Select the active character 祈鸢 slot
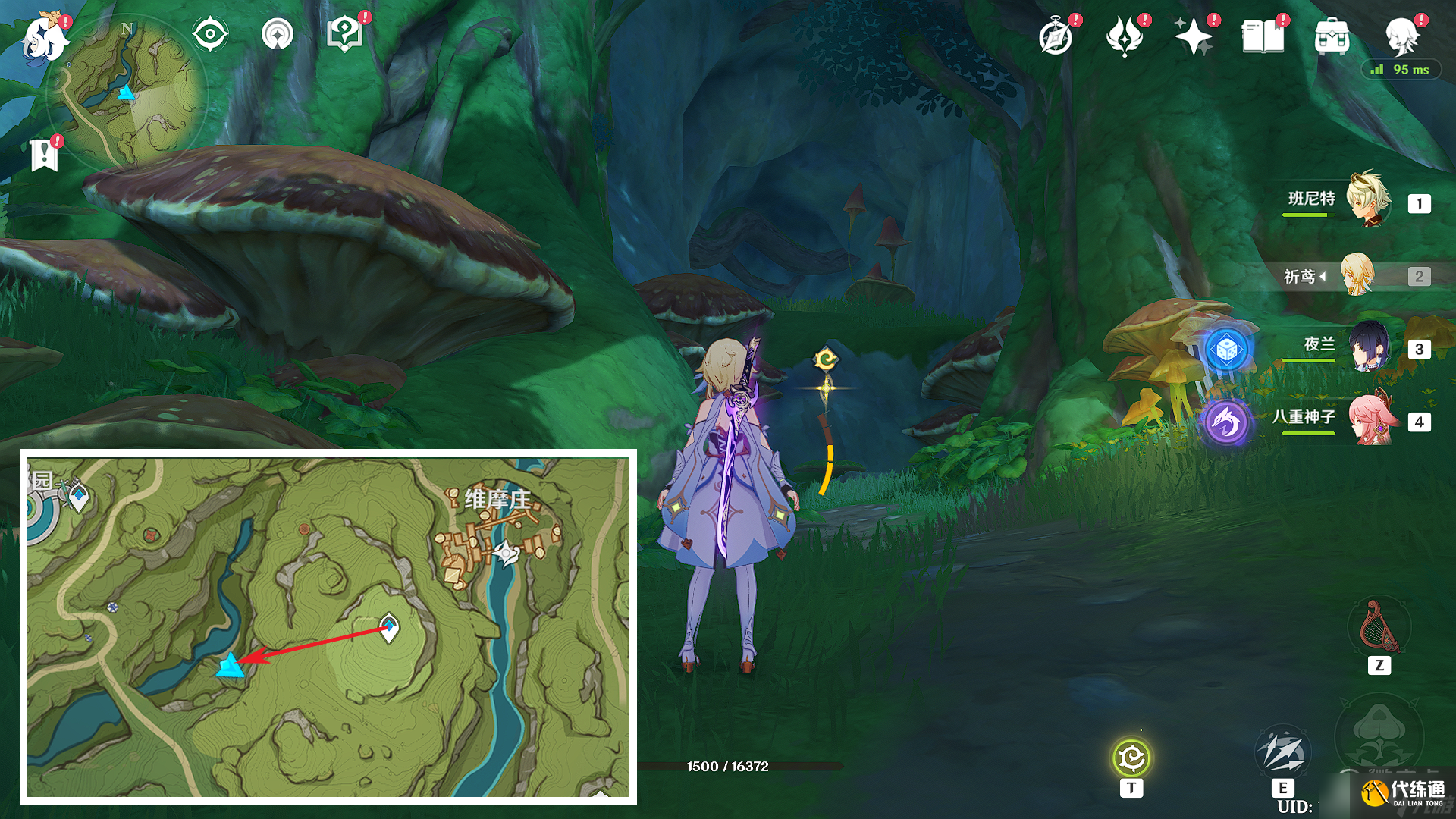The height and width of the screenshot is (819, 1456). point(1357,275)
